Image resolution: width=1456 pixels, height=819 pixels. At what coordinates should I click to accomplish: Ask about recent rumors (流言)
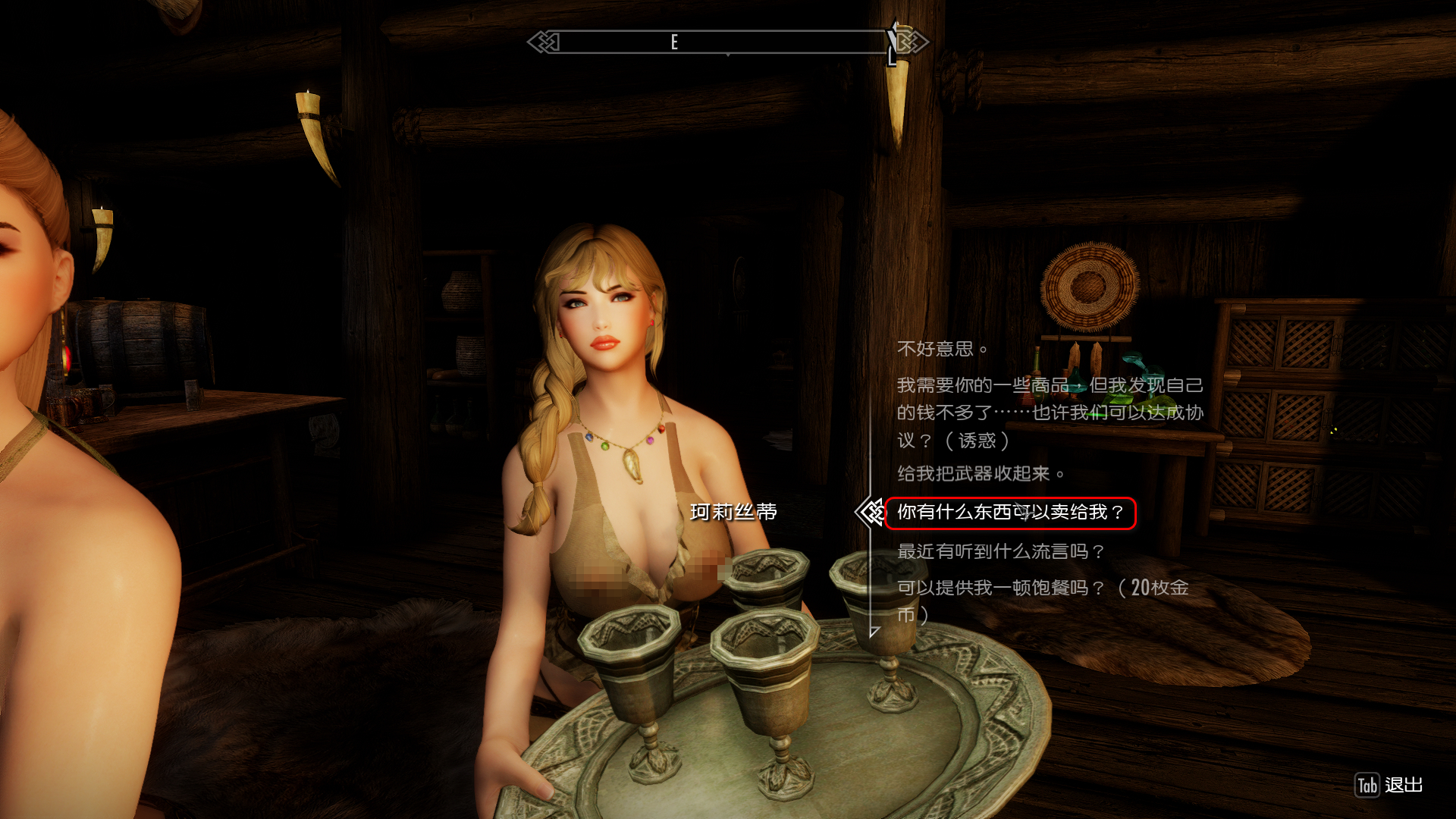pos(1001,551)
